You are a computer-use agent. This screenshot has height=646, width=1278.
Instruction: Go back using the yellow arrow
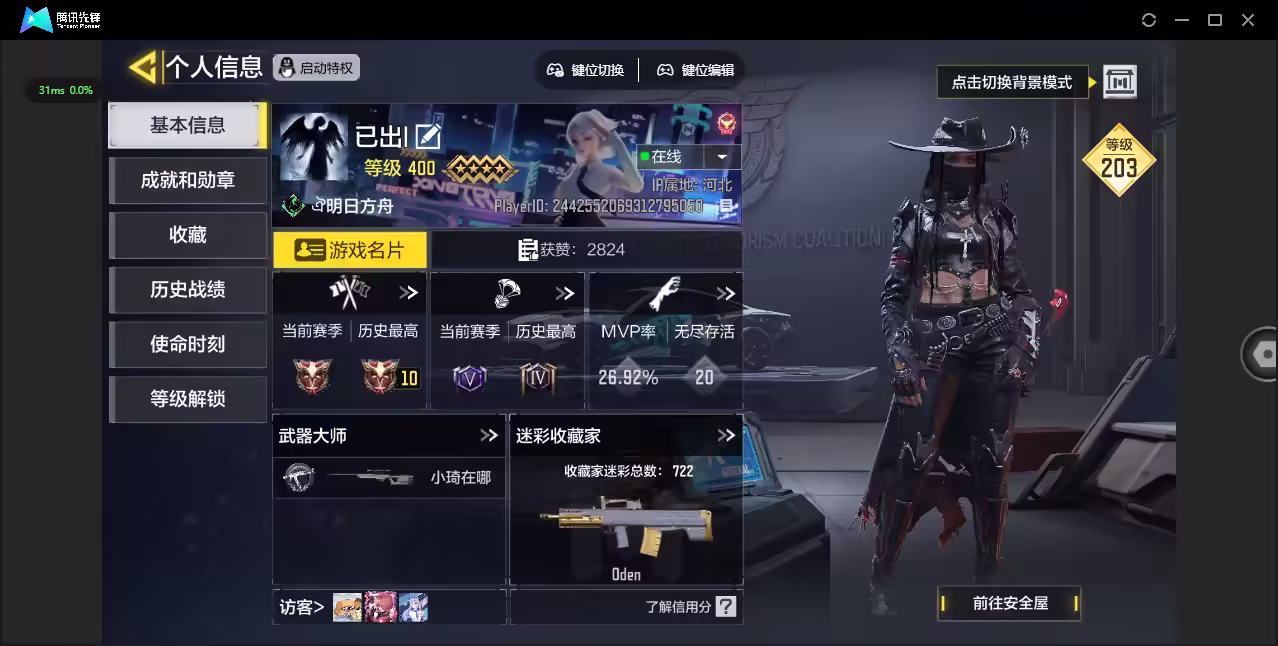pyautogui.click(x=143, y=68)
